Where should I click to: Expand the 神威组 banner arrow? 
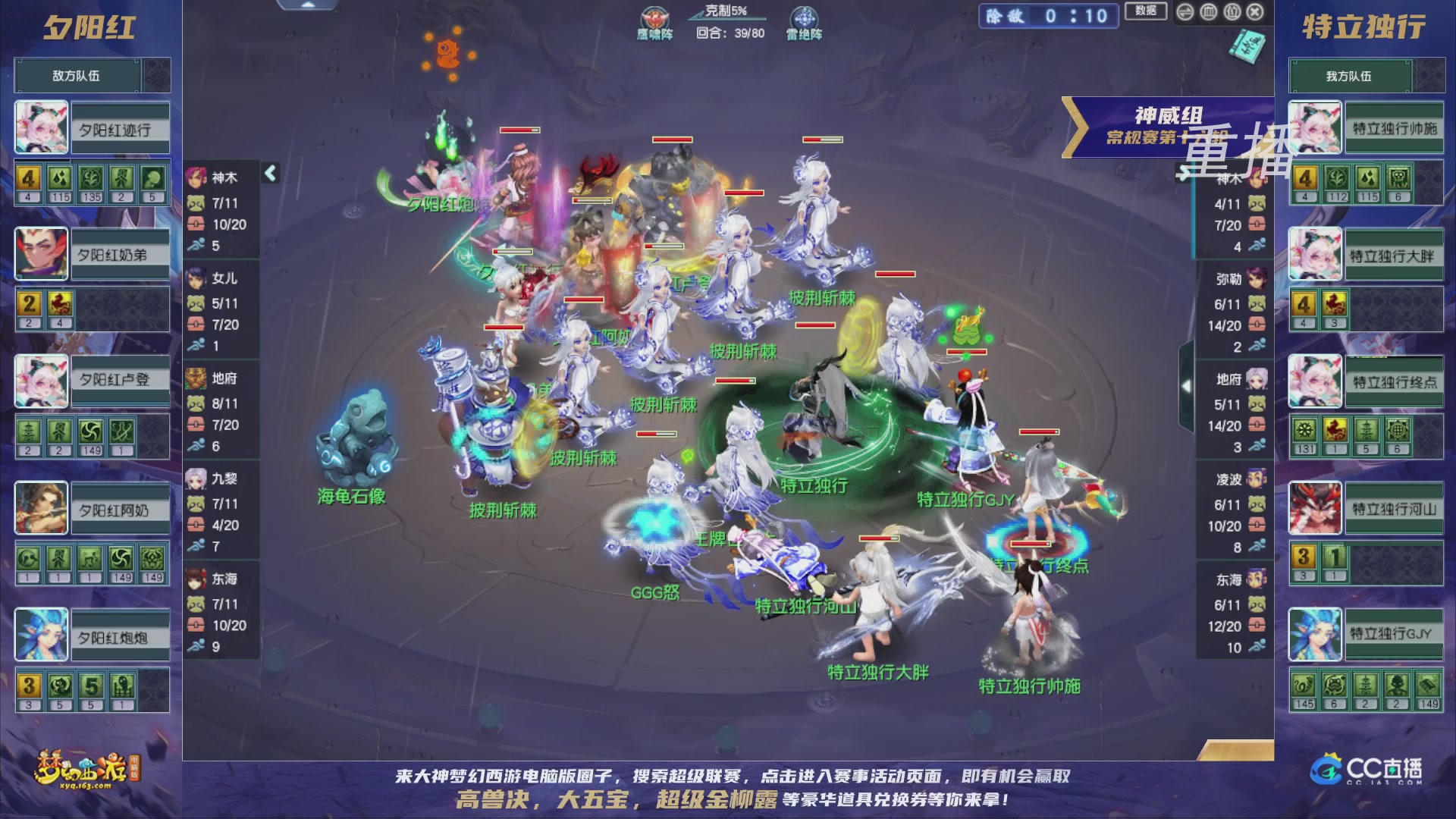(1073, 118)
